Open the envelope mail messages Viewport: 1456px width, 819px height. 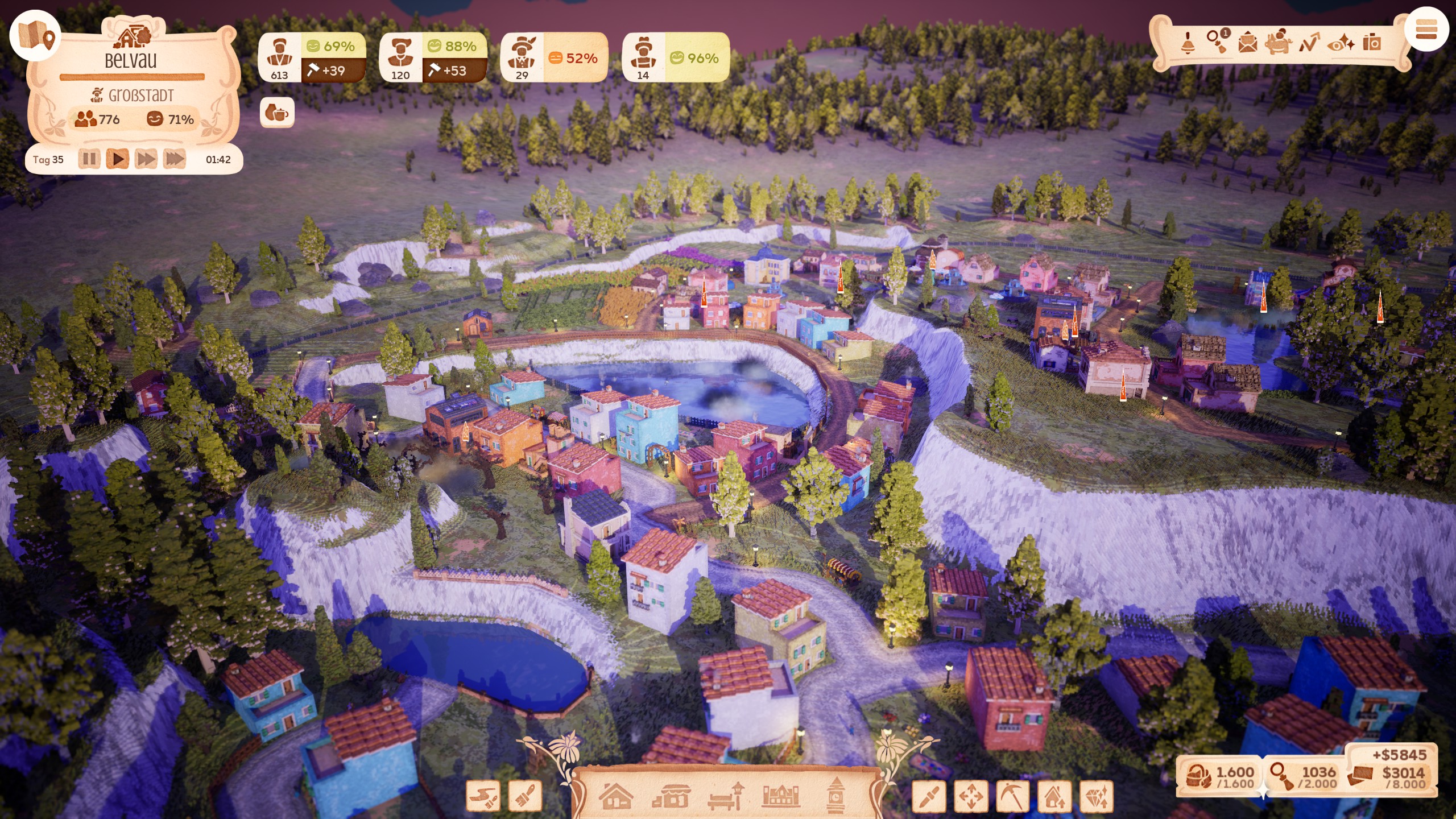1248,43
